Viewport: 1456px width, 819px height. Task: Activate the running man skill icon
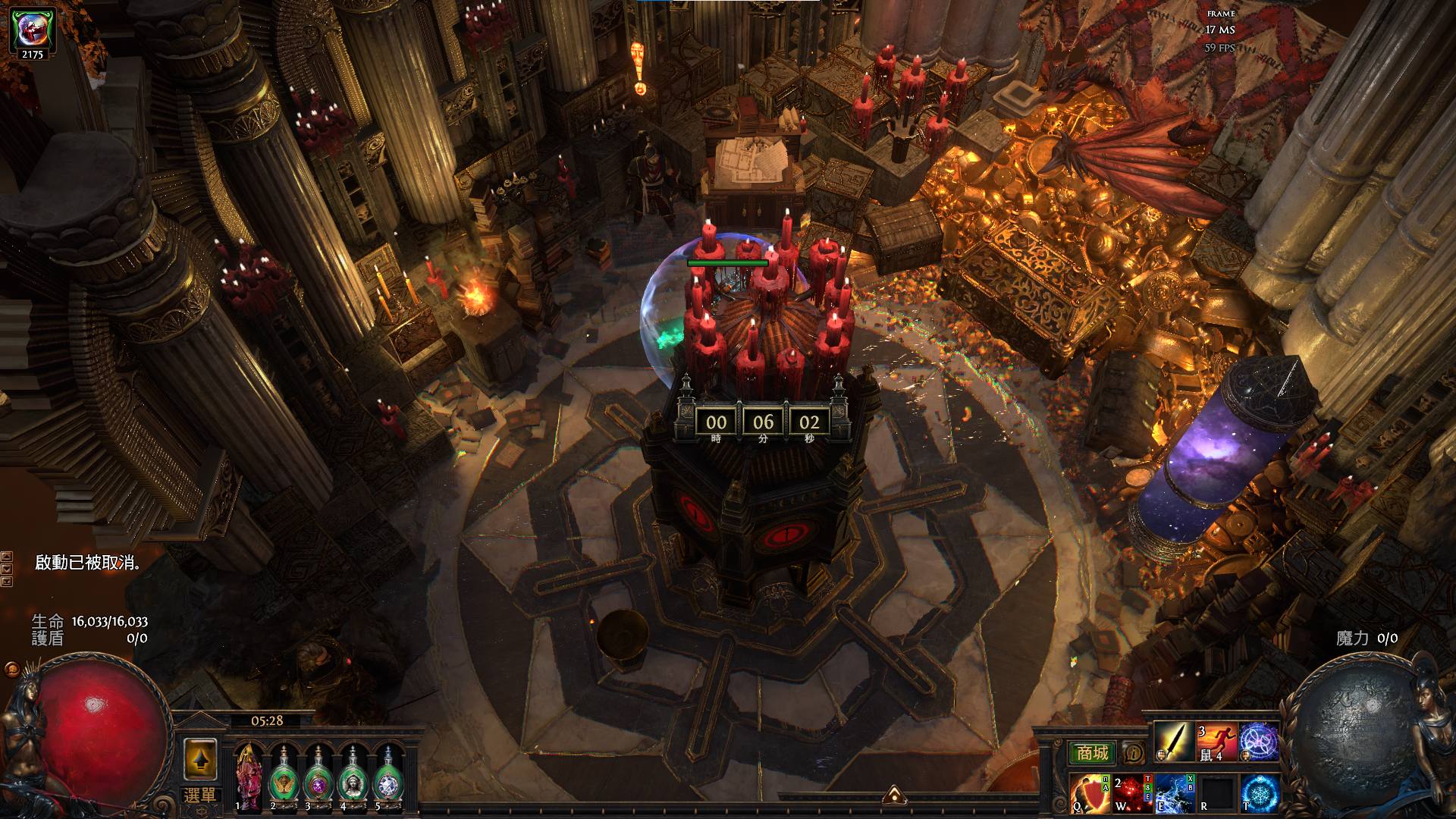[x=1216, y=742]
